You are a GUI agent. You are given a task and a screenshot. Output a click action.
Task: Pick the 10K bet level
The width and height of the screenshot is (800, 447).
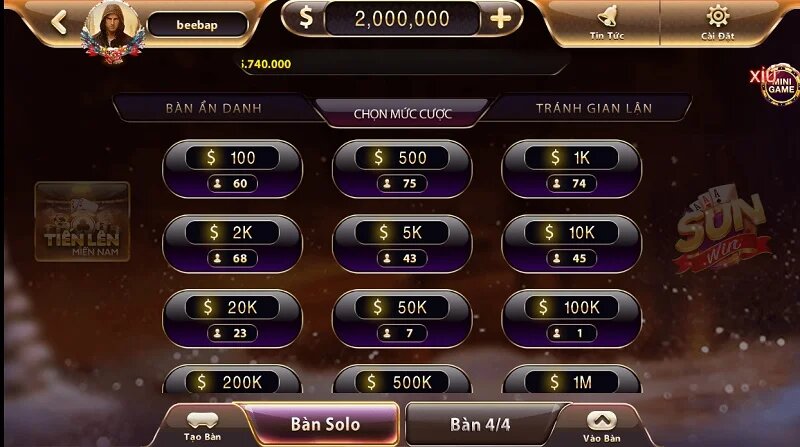coord(571,244)
